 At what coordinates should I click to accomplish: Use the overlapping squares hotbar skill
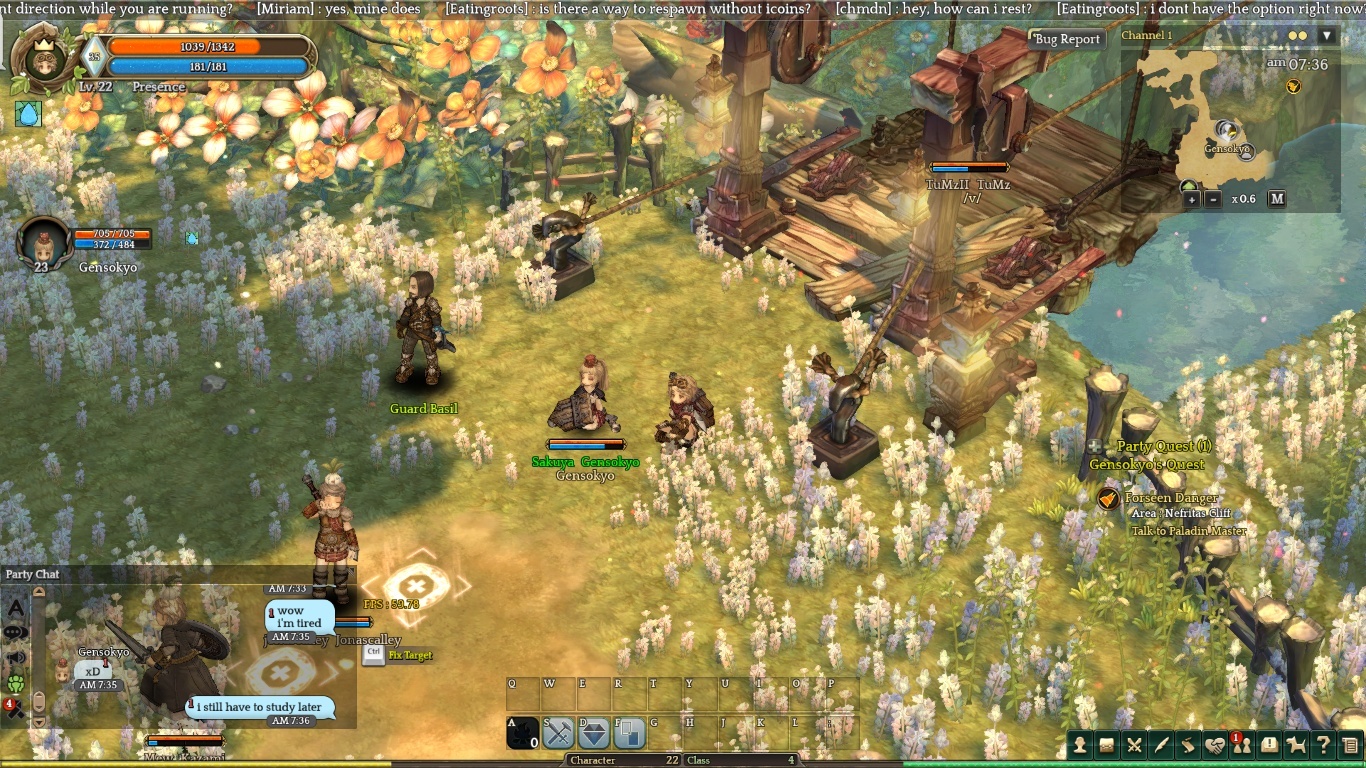tap(630, 734)
